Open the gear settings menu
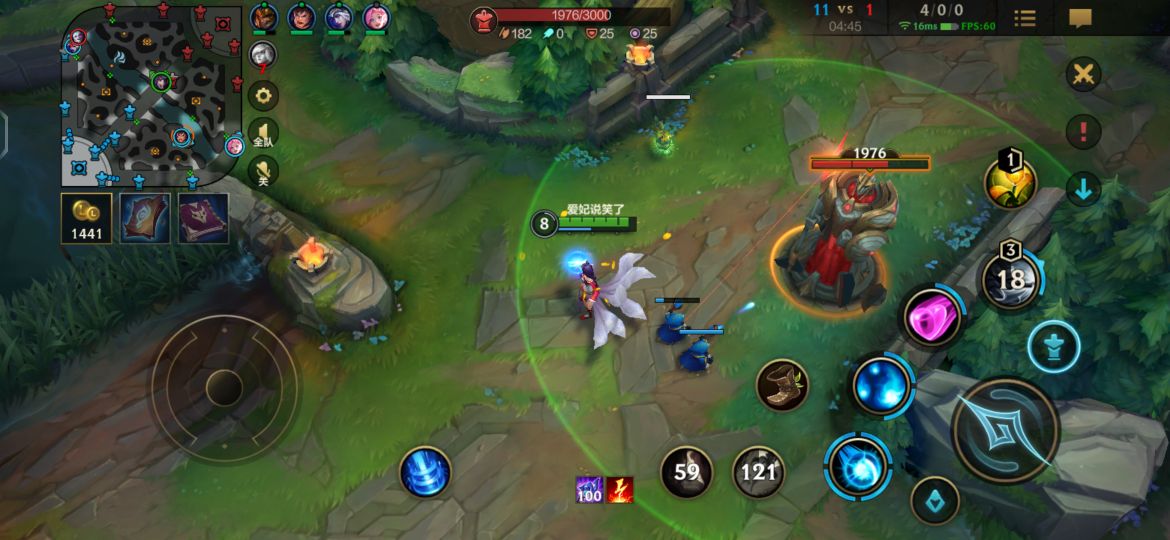Screen dimensions: 1170x540 [x=264, y=96]
